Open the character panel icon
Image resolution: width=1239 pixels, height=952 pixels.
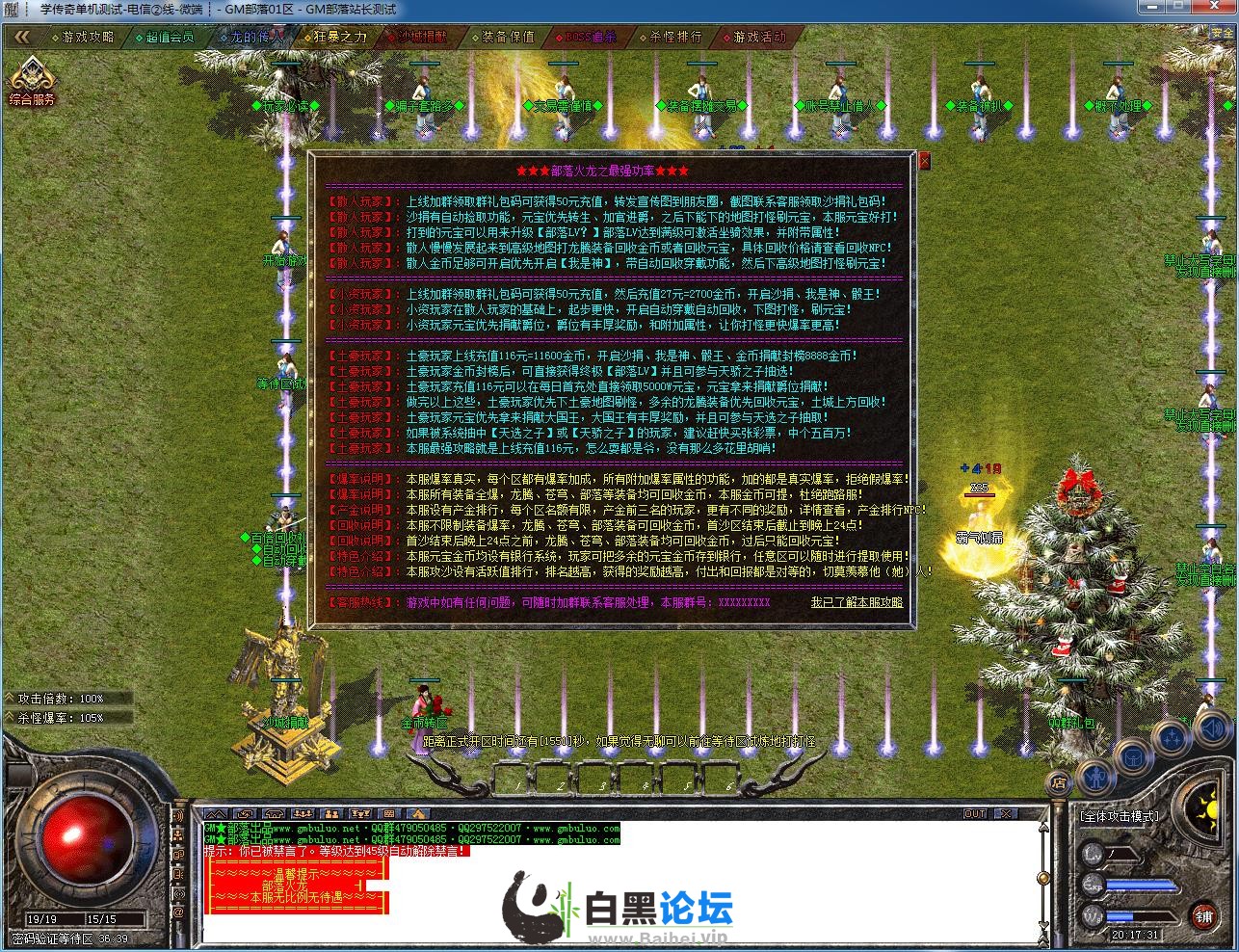pyautogui.click(x=1096, y=777)
